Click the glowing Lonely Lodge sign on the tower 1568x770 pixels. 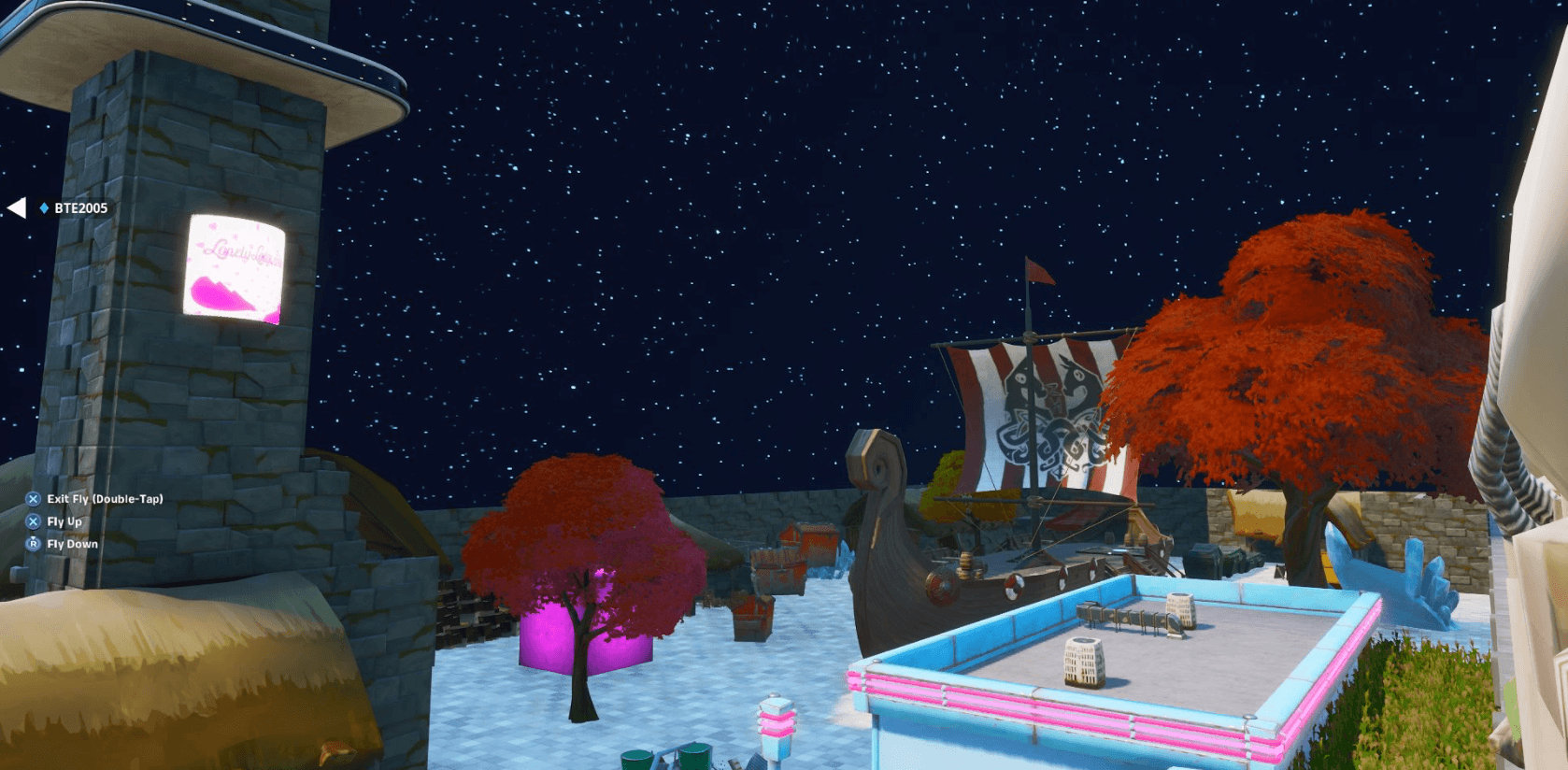pos(235,268)
